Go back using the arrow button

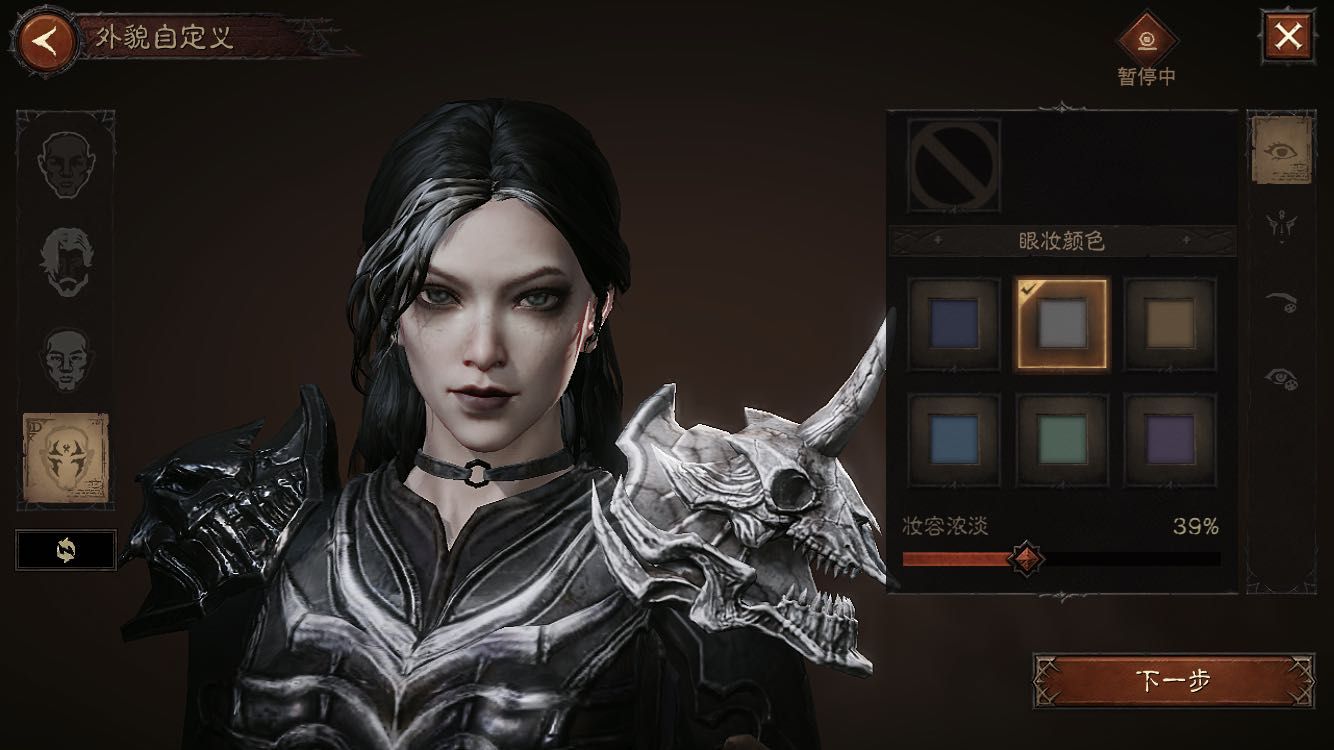click(44, 40)
